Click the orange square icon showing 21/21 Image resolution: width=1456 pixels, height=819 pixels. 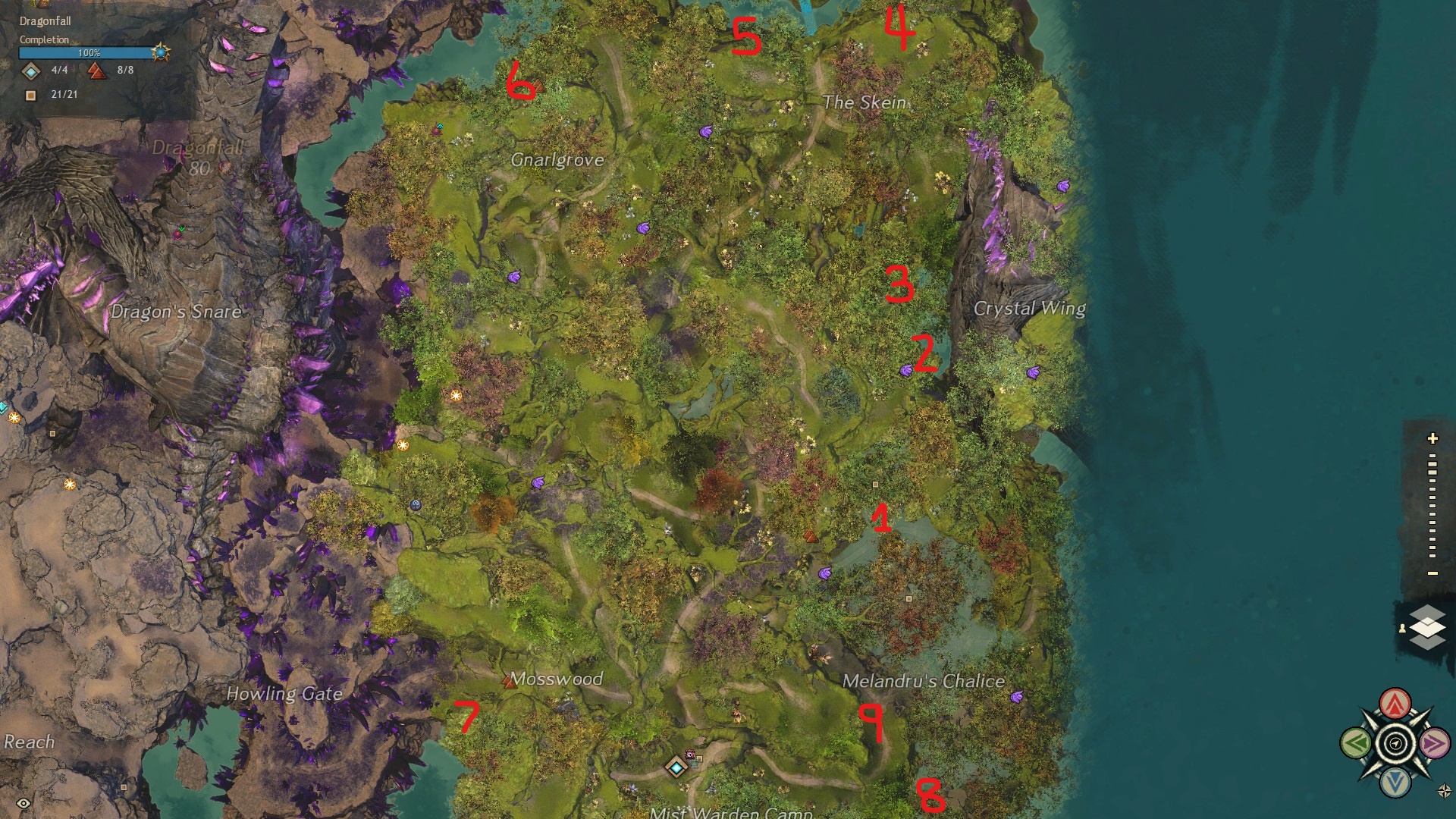pyautogui.click(x=30, y=96)
